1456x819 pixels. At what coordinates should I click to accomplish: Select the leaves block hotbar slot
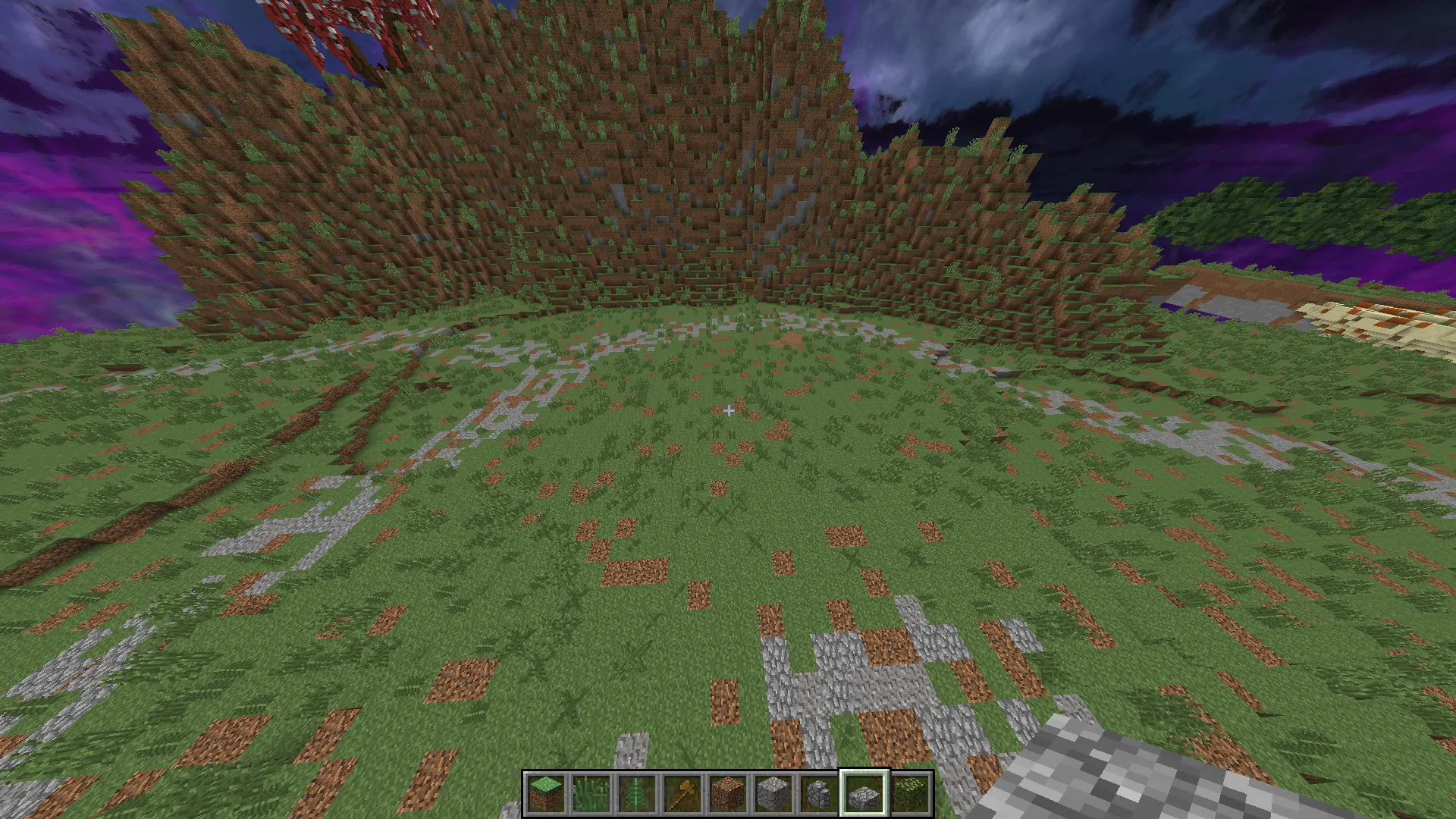tap(909, 794)
